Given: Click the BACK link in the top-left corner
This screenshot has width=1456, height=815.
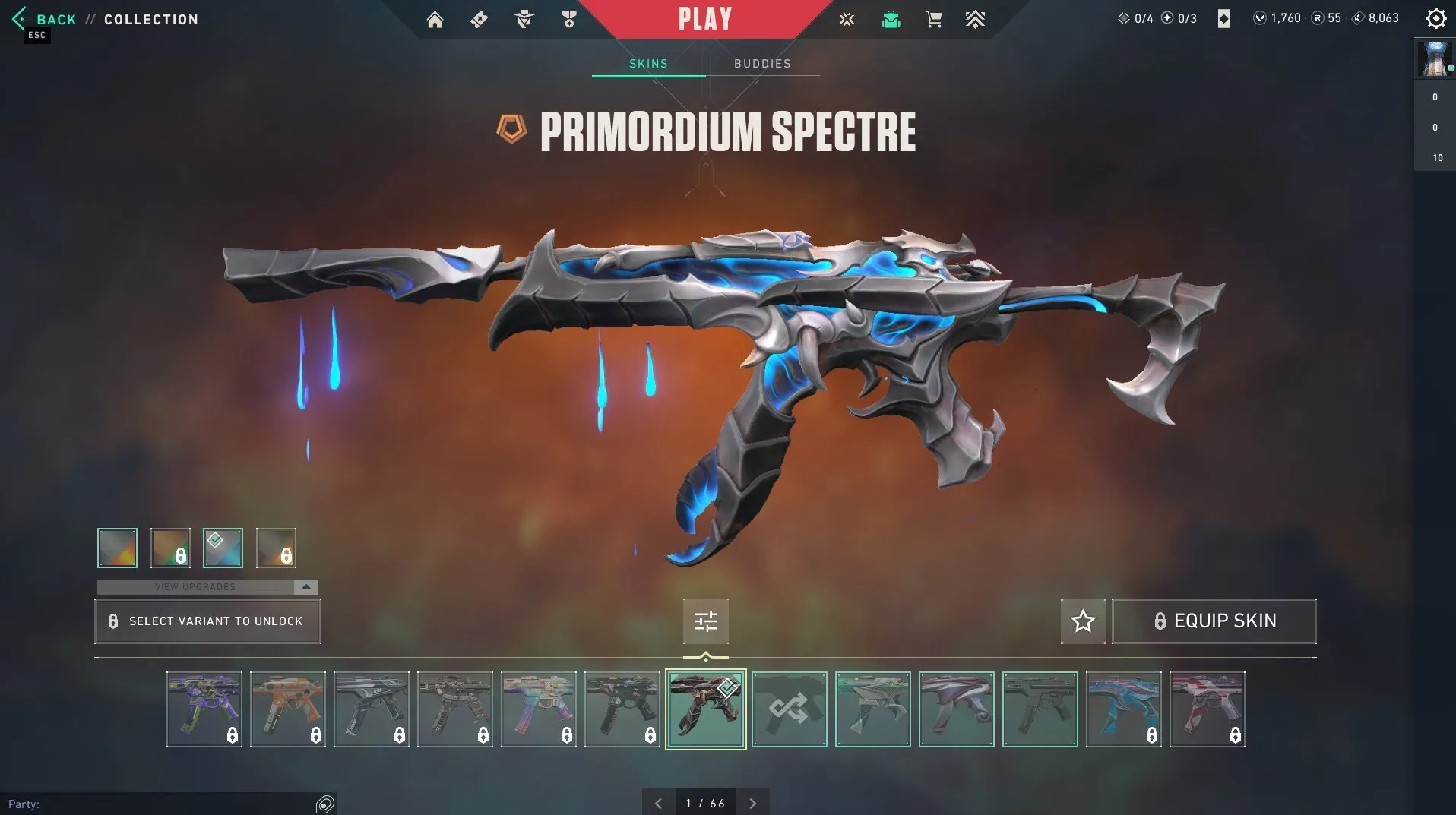Looking at the screenshot, I should pos(55,19).
